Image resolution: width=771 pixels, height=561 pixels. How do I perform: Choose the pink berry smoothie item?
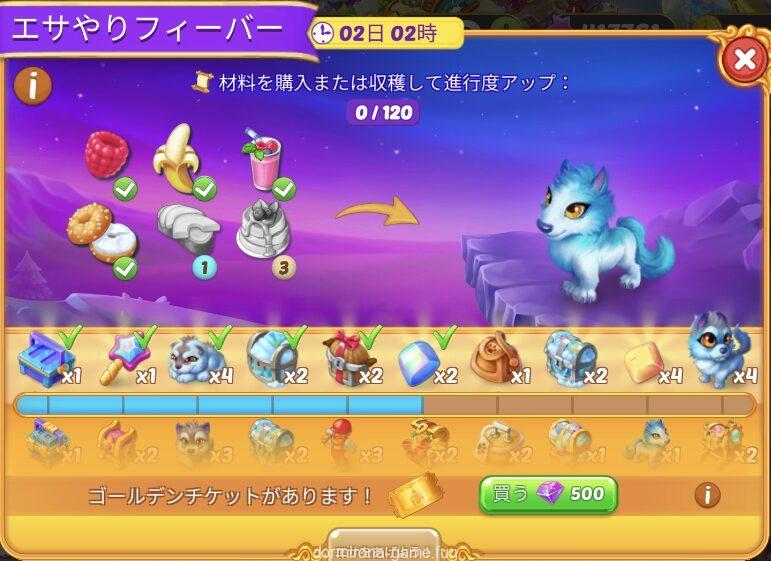263,160
